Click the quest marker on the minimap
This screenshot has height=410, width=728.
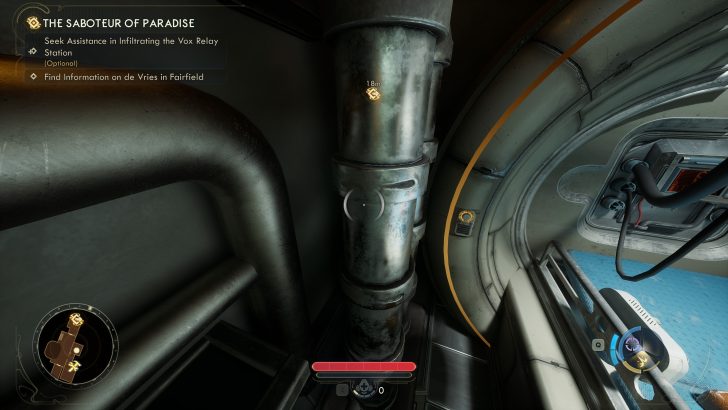[x=76, y=321]
